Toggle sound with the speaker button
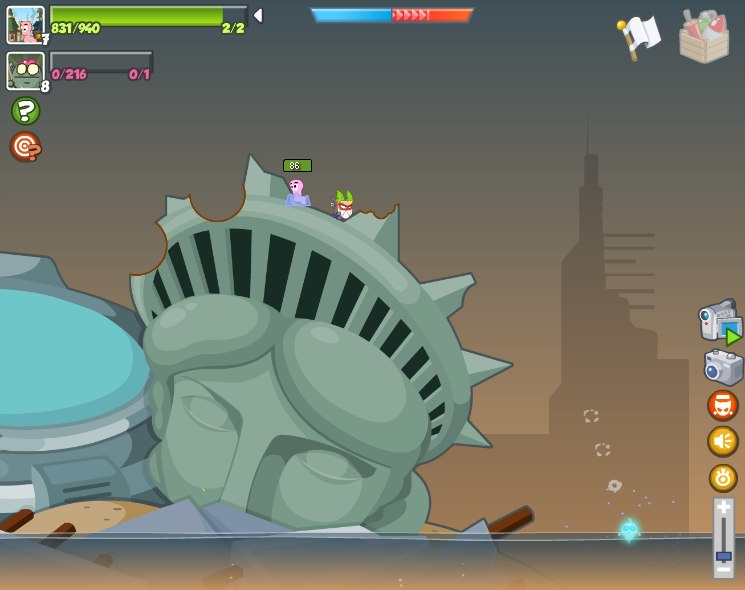745x590 pixels. (x=722, y=441)
